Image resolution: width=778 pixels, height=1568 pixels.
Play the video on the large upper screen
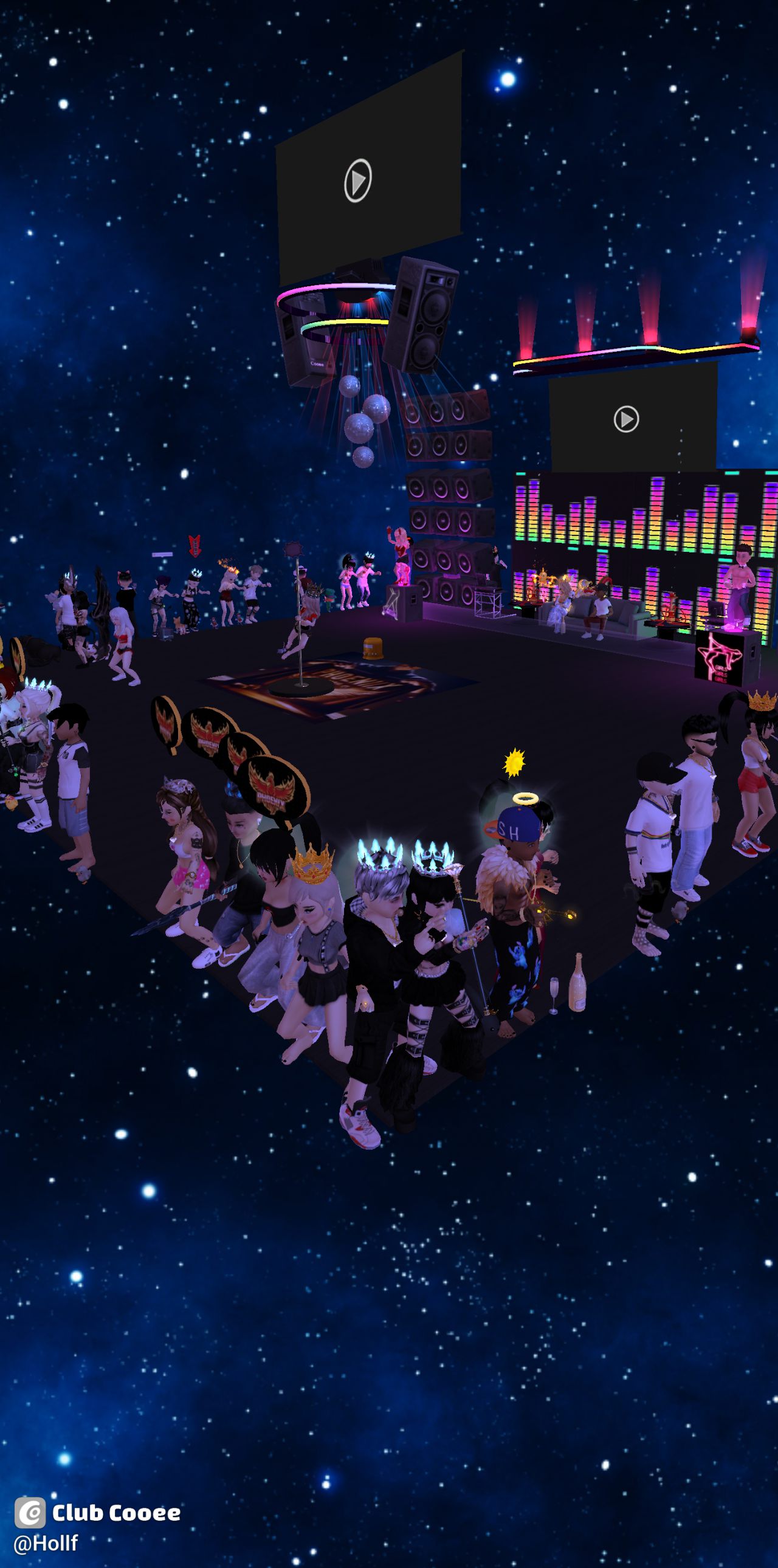tap(358, 180)
